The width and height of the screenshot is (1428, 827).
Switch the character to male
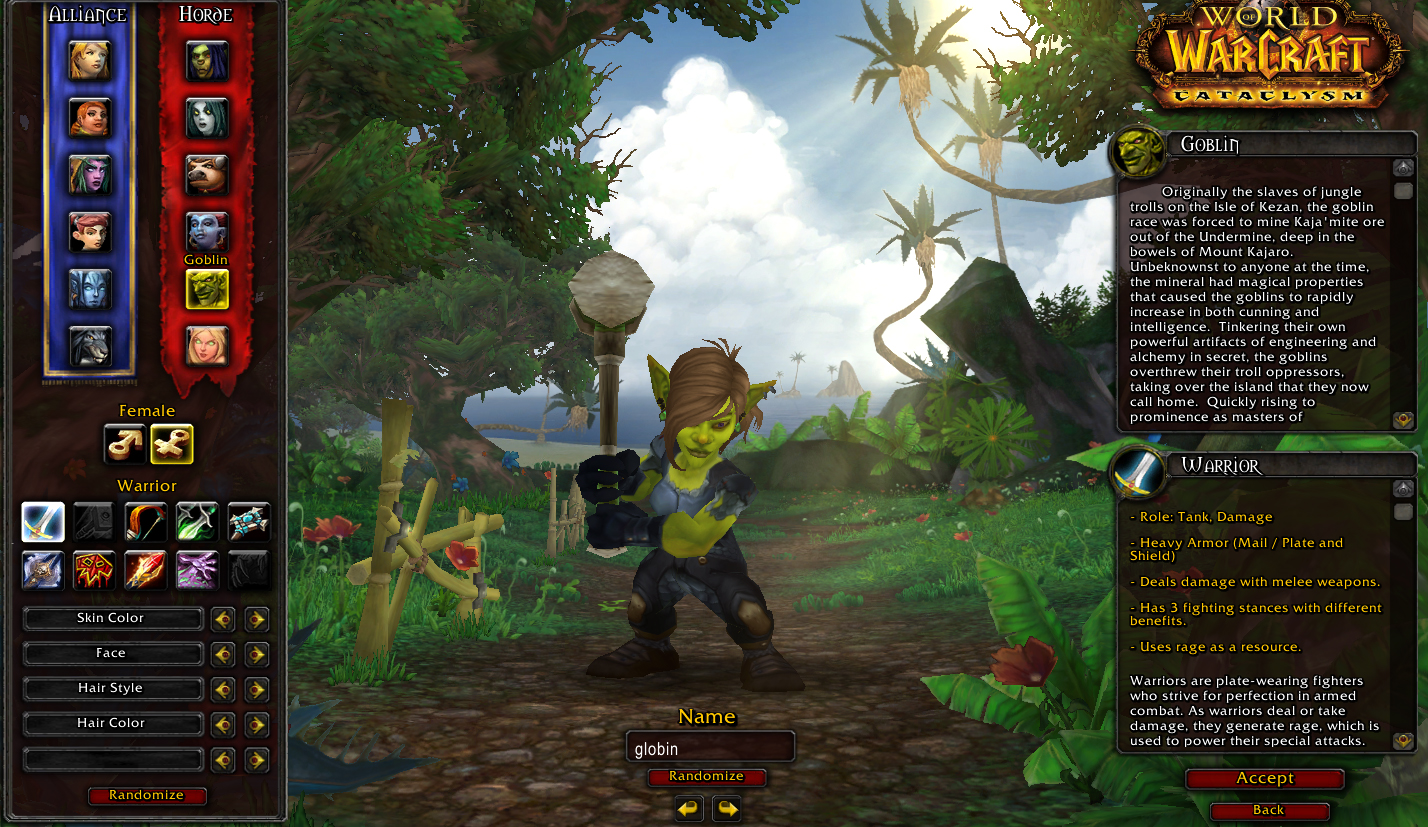point(124,444)
